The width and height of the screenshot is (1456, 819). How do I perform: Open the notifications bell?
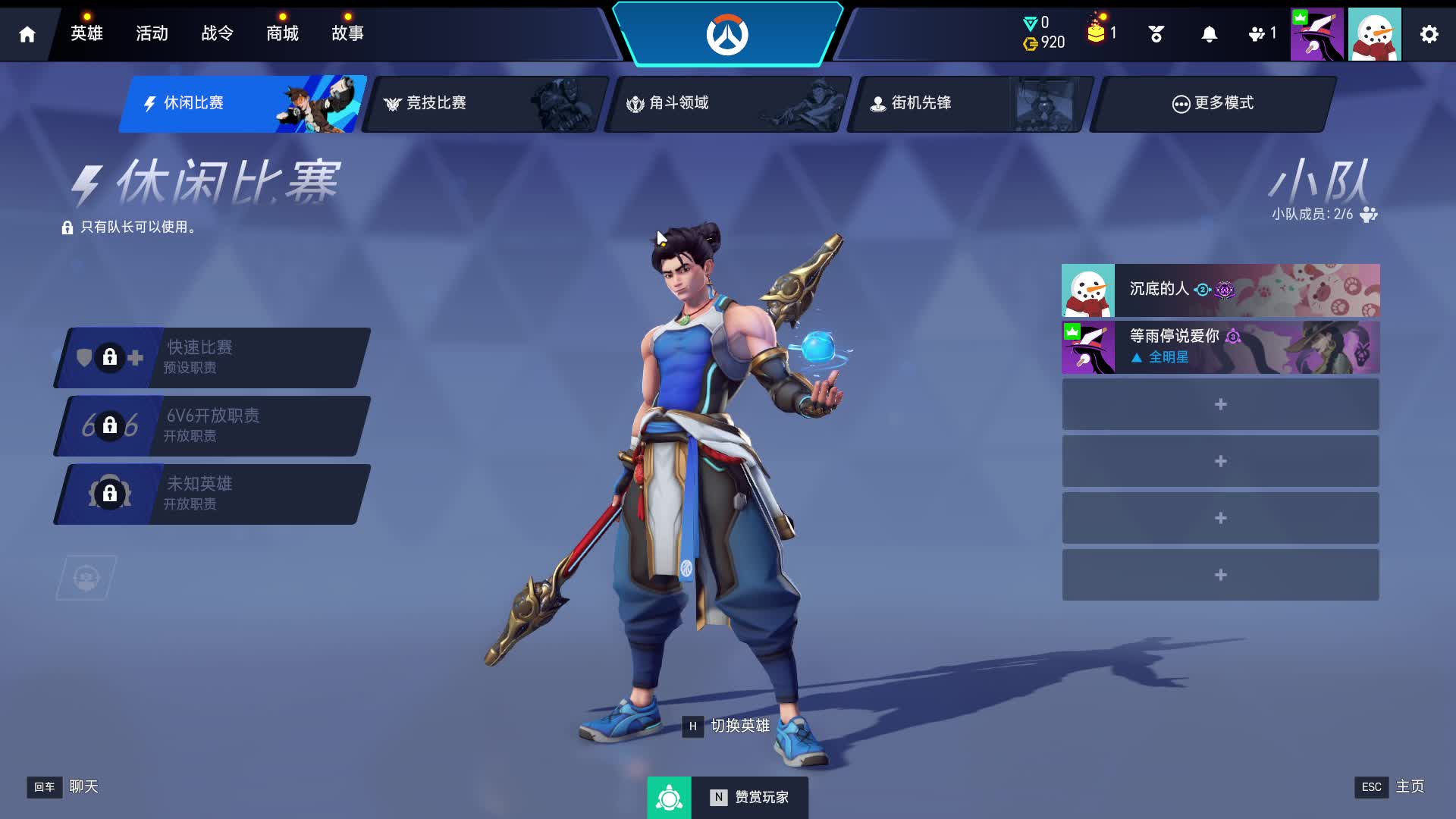tap(1209, 34)
